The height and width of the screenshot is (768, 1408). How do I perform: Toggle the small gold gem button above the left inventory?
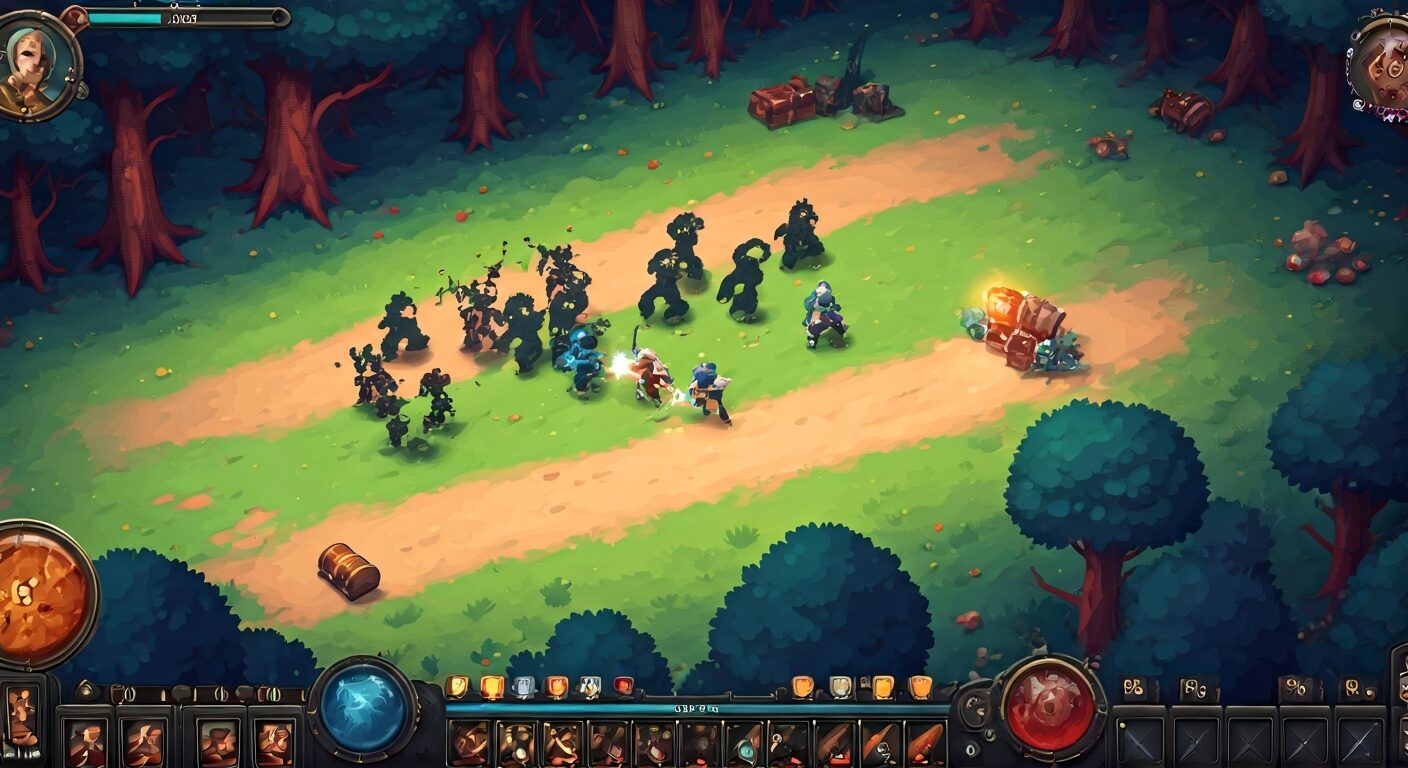point(86,688)
